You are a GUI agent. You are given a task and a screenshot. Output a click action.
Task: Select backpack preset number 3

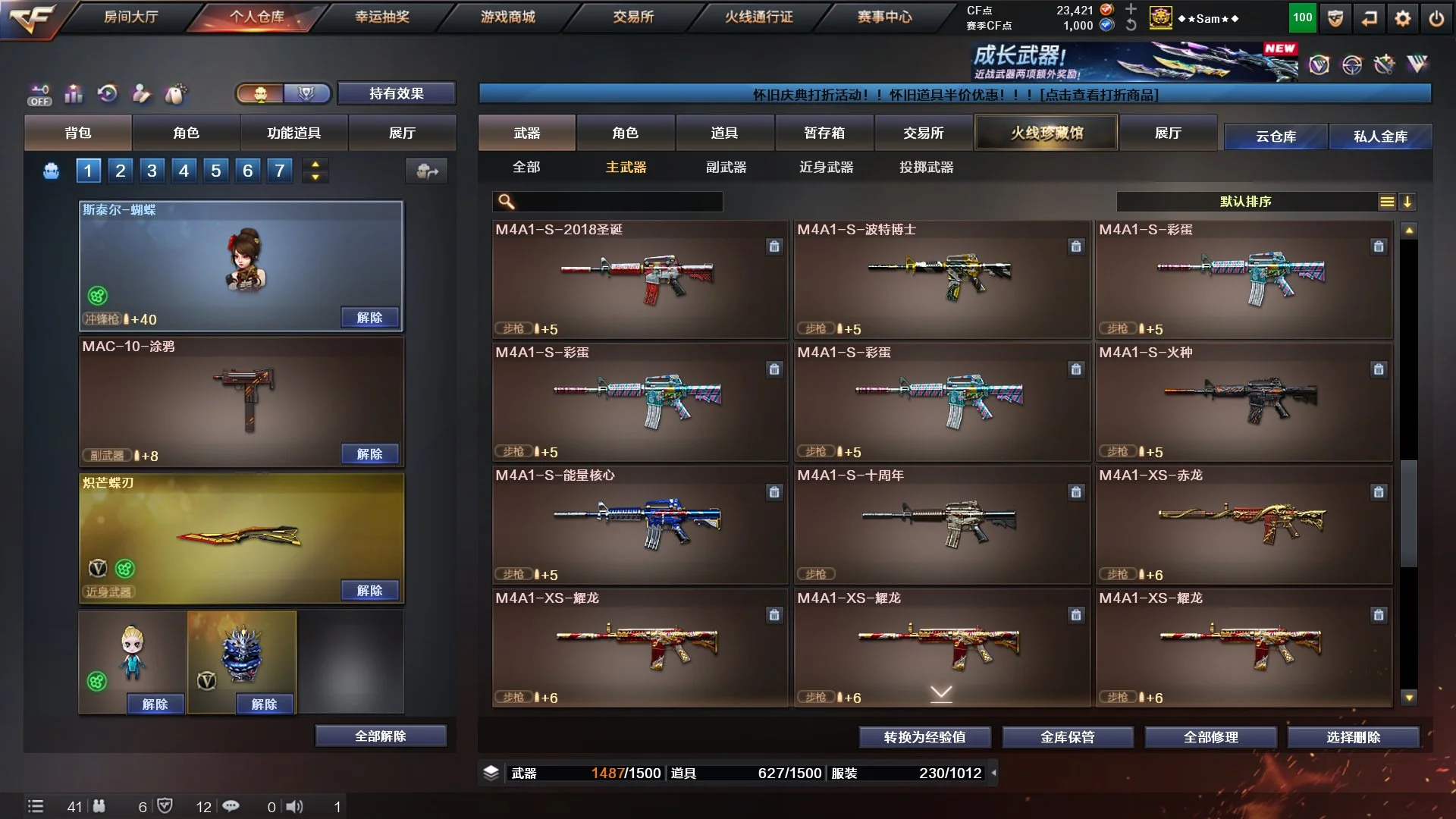pyautogui.click(x=152, y=171)
